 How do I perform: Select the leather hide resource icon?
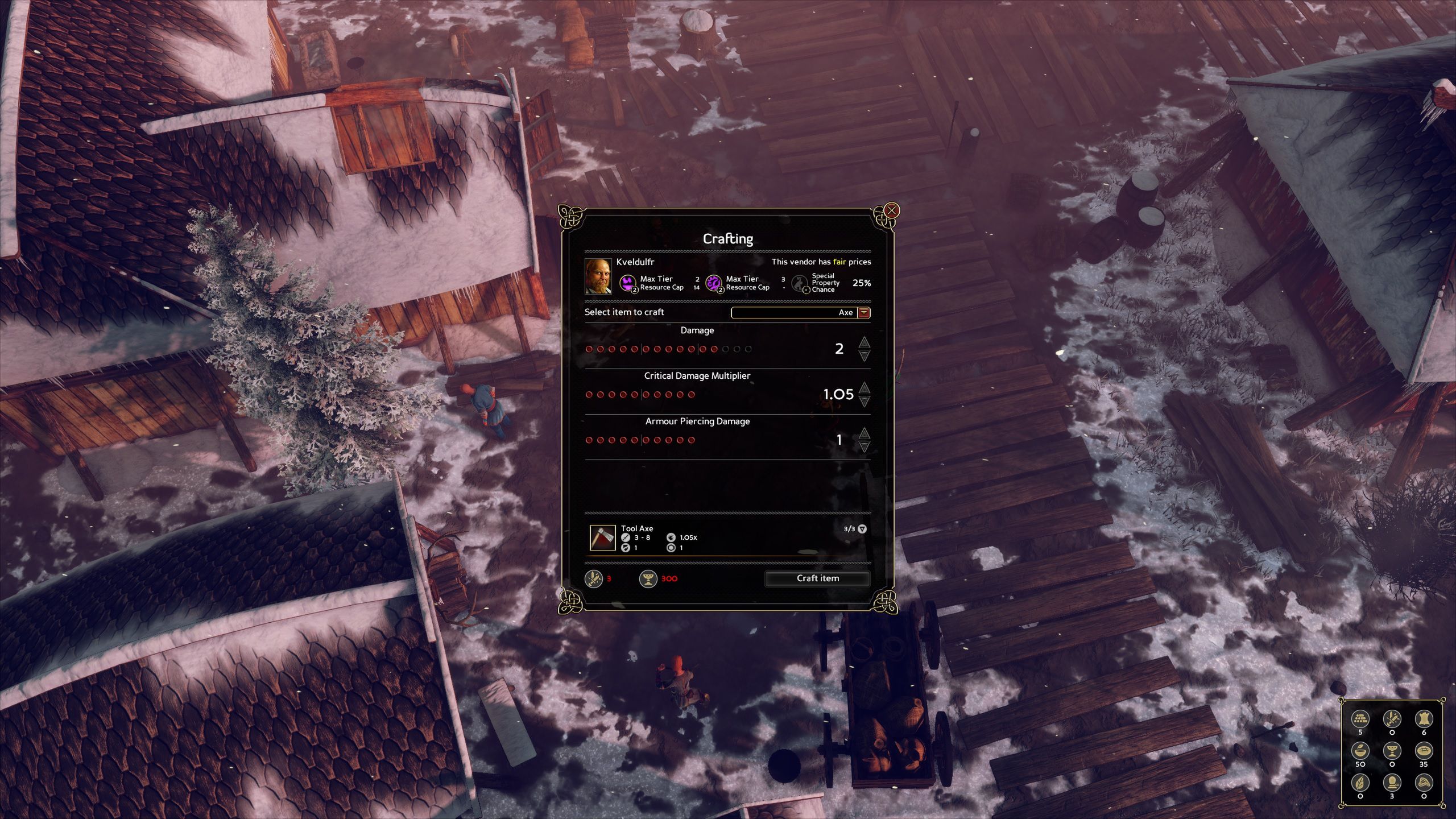1424,719
